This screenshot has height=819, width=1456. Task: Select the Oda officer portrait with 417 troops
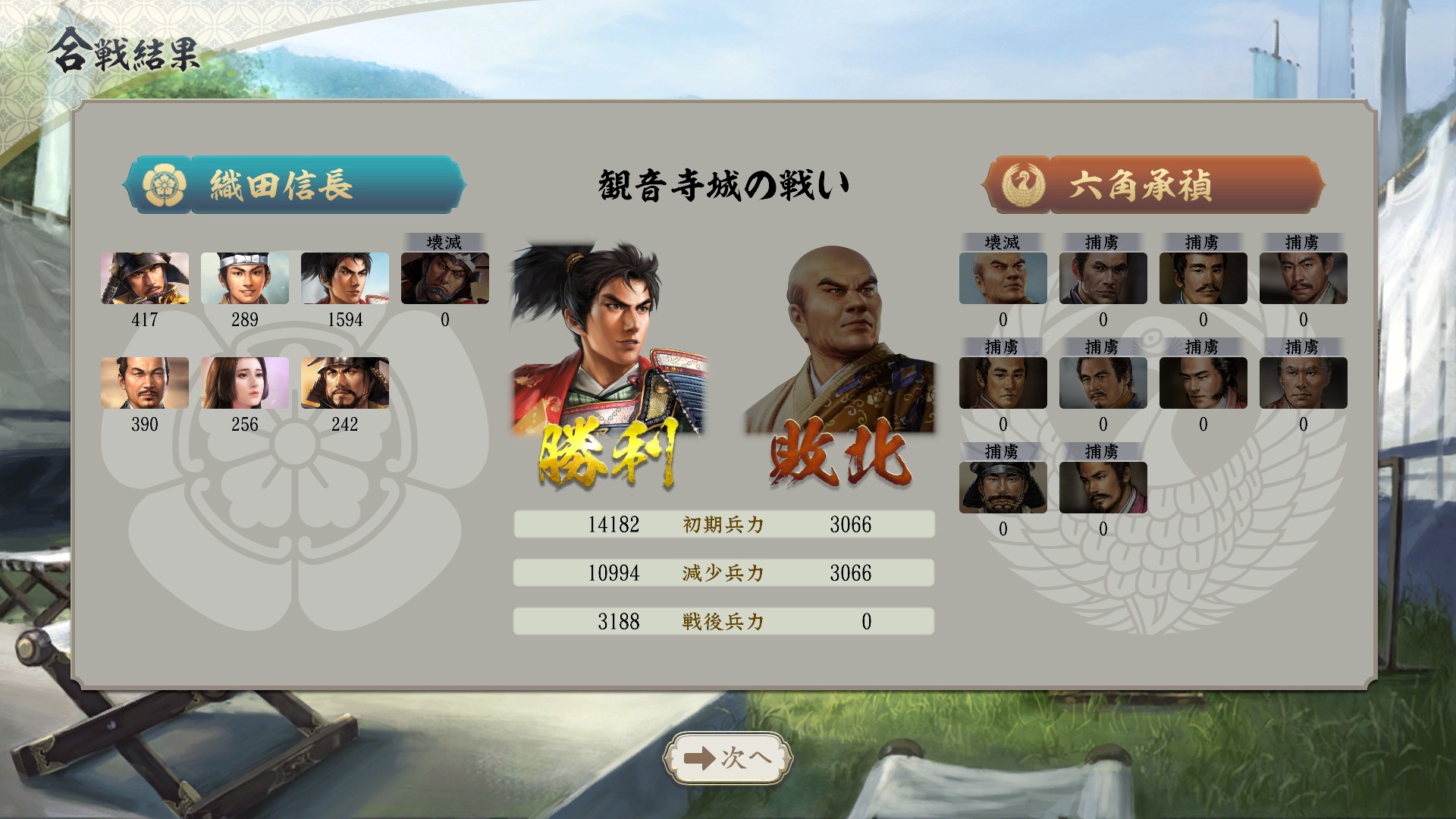point(145,278)
